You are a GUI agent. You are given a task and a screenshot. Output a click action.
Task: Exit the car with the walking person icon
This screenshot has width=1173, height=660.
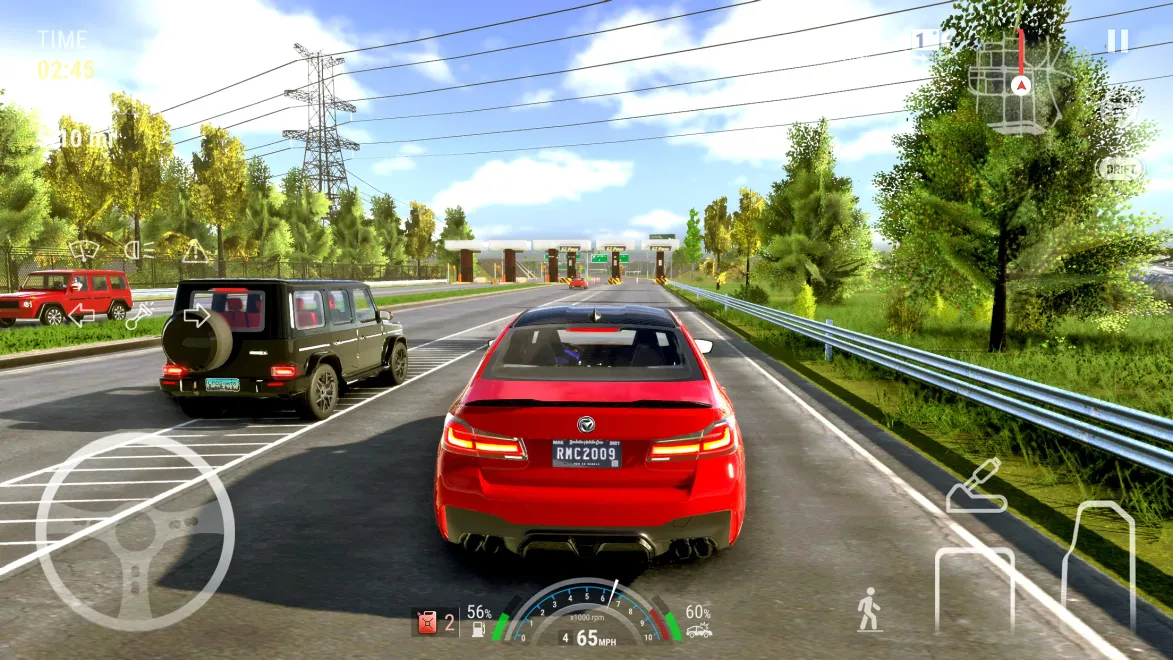click(869, 609)
